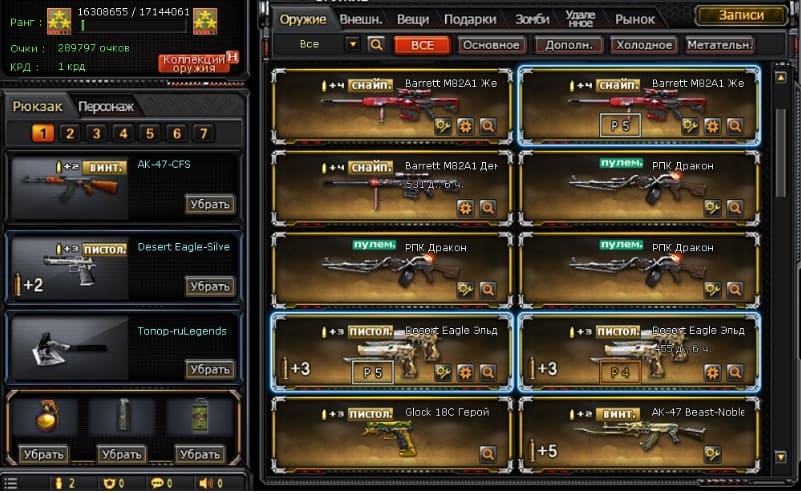The image size is (801, 494).
Task: Open the Рынок tab
Action: (635, 19)
